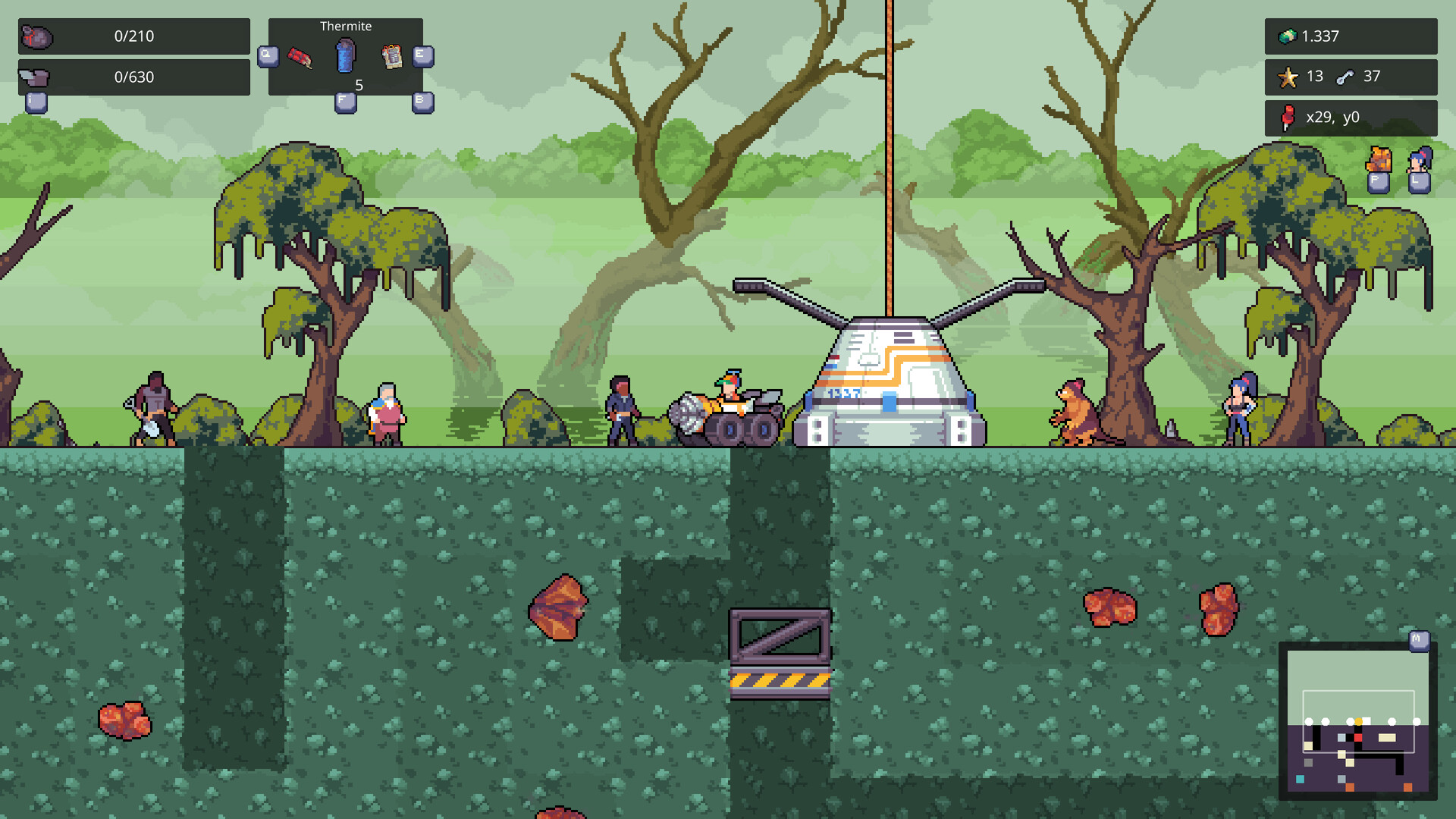Click the cash icon next to 1.337
This screenshot has width=1456, height=819.
click(x=1289, y=36)
